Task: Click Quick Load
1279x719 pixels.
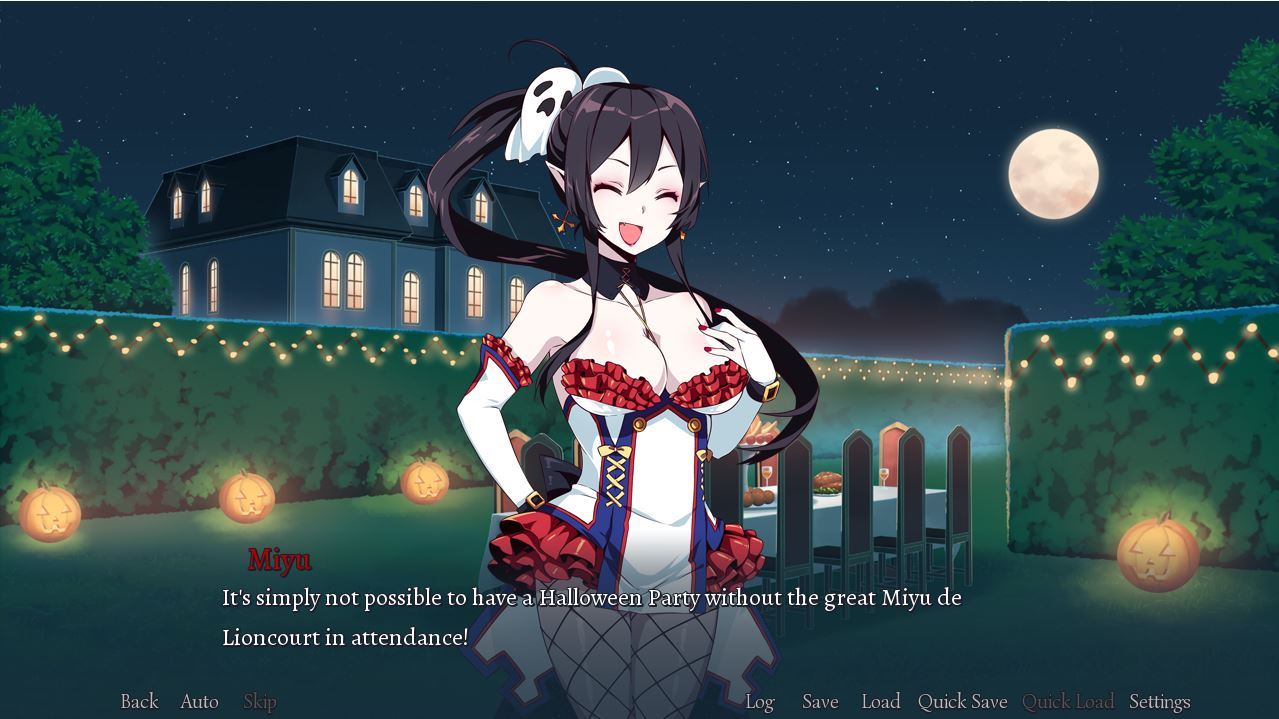Action: tap(1068, 702)
